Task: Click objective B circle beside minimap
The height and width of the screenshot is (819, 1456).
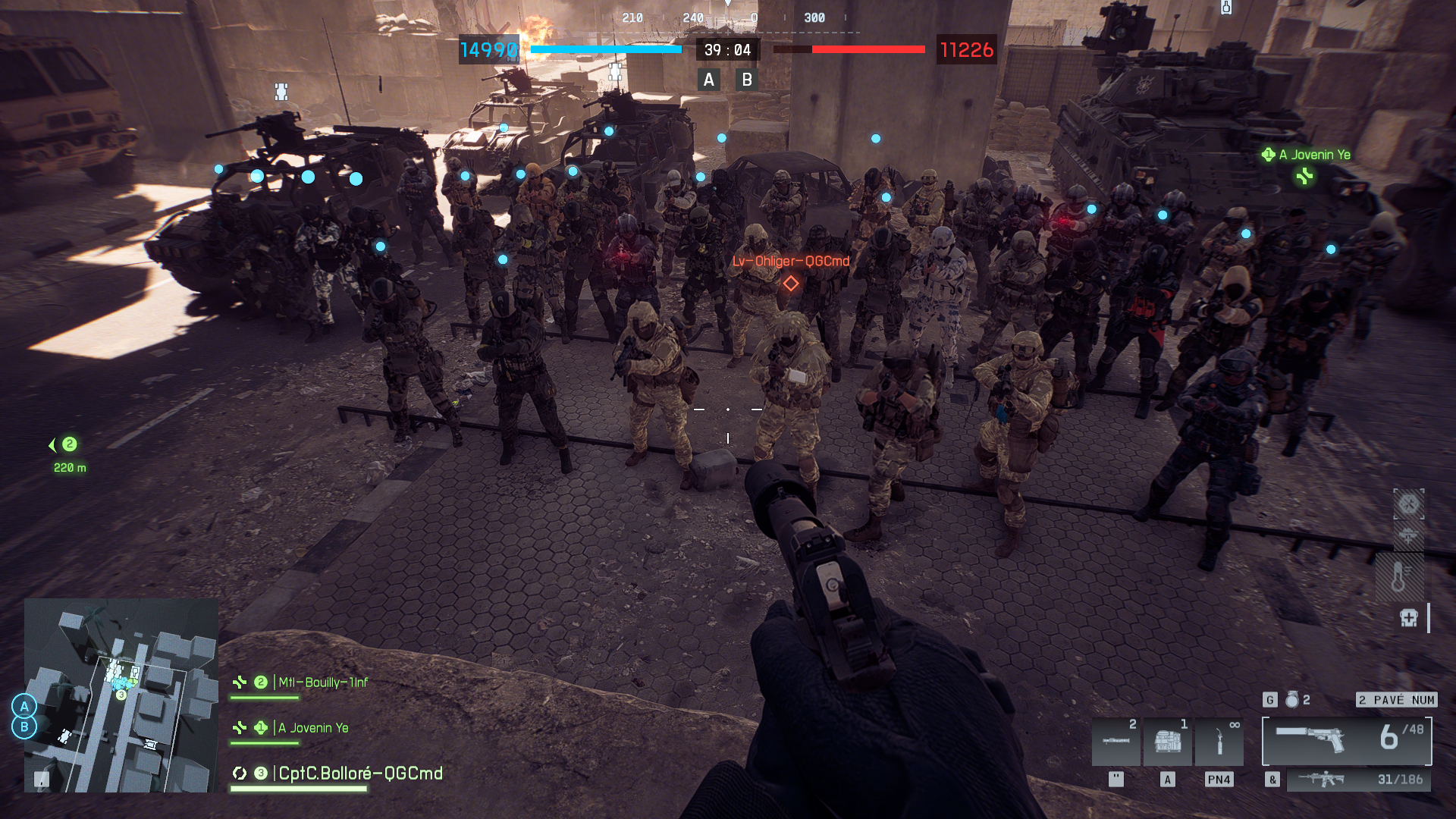Action: 24,727
